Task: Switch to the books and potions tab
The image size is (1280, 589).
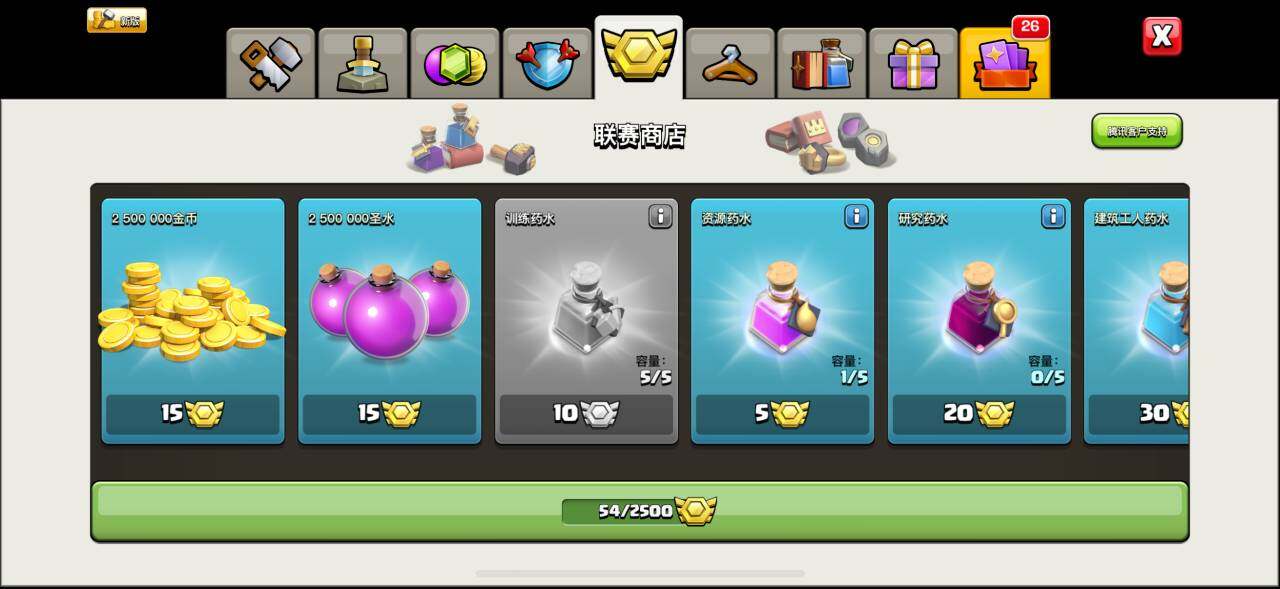Action: click(x=821, y=63)
